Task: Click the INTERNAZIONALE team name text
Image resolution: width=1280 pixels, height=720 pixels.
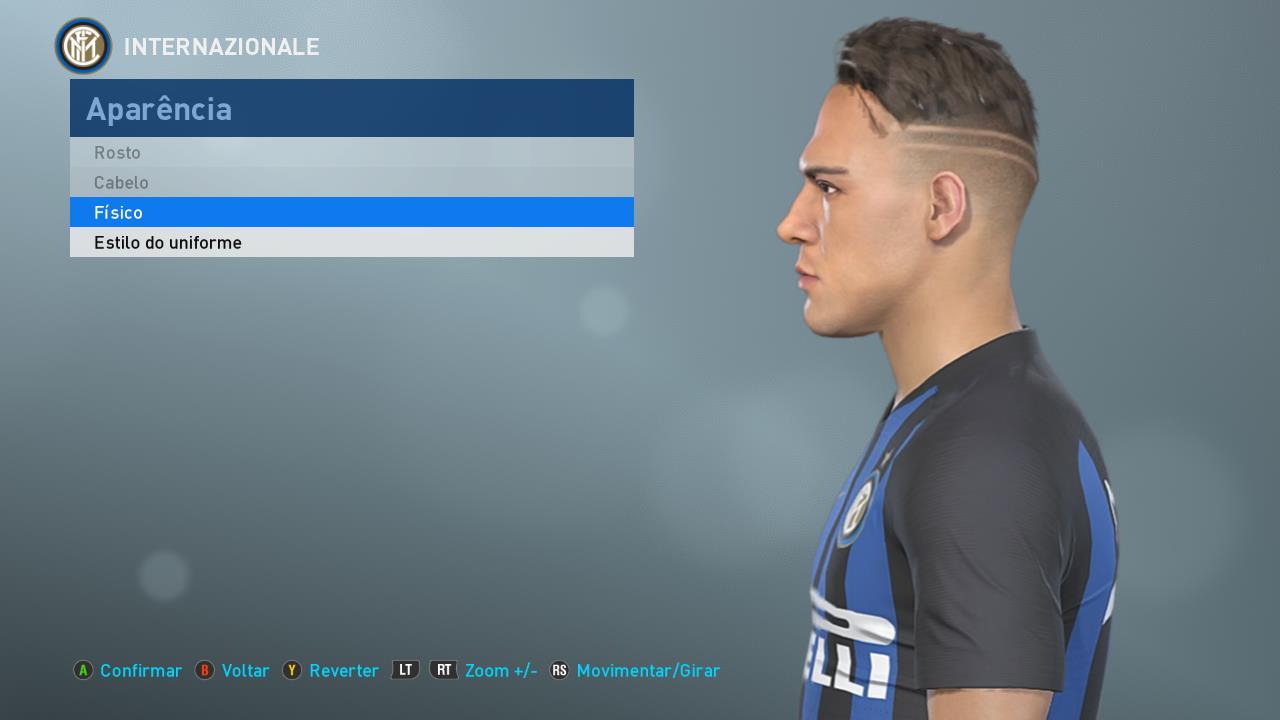Action: coord(221,46)
